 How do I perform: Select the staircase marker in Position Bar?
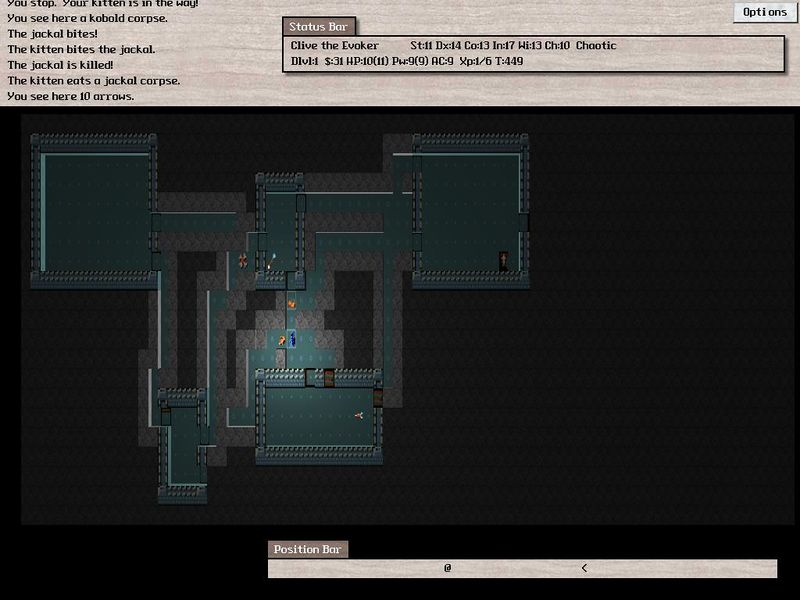pos(584,568)
